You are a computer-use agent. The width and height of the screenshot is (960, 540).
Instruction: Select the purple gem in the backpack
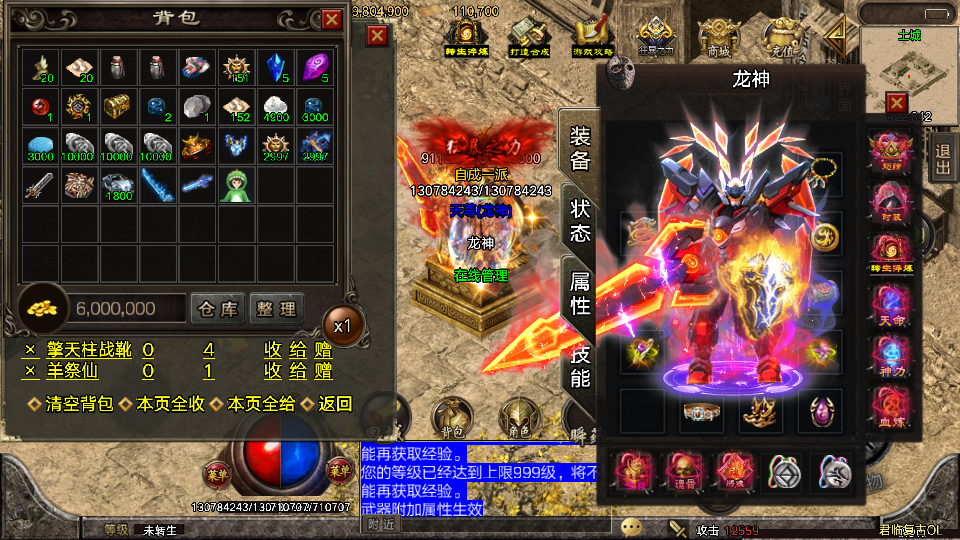(314, 67)
